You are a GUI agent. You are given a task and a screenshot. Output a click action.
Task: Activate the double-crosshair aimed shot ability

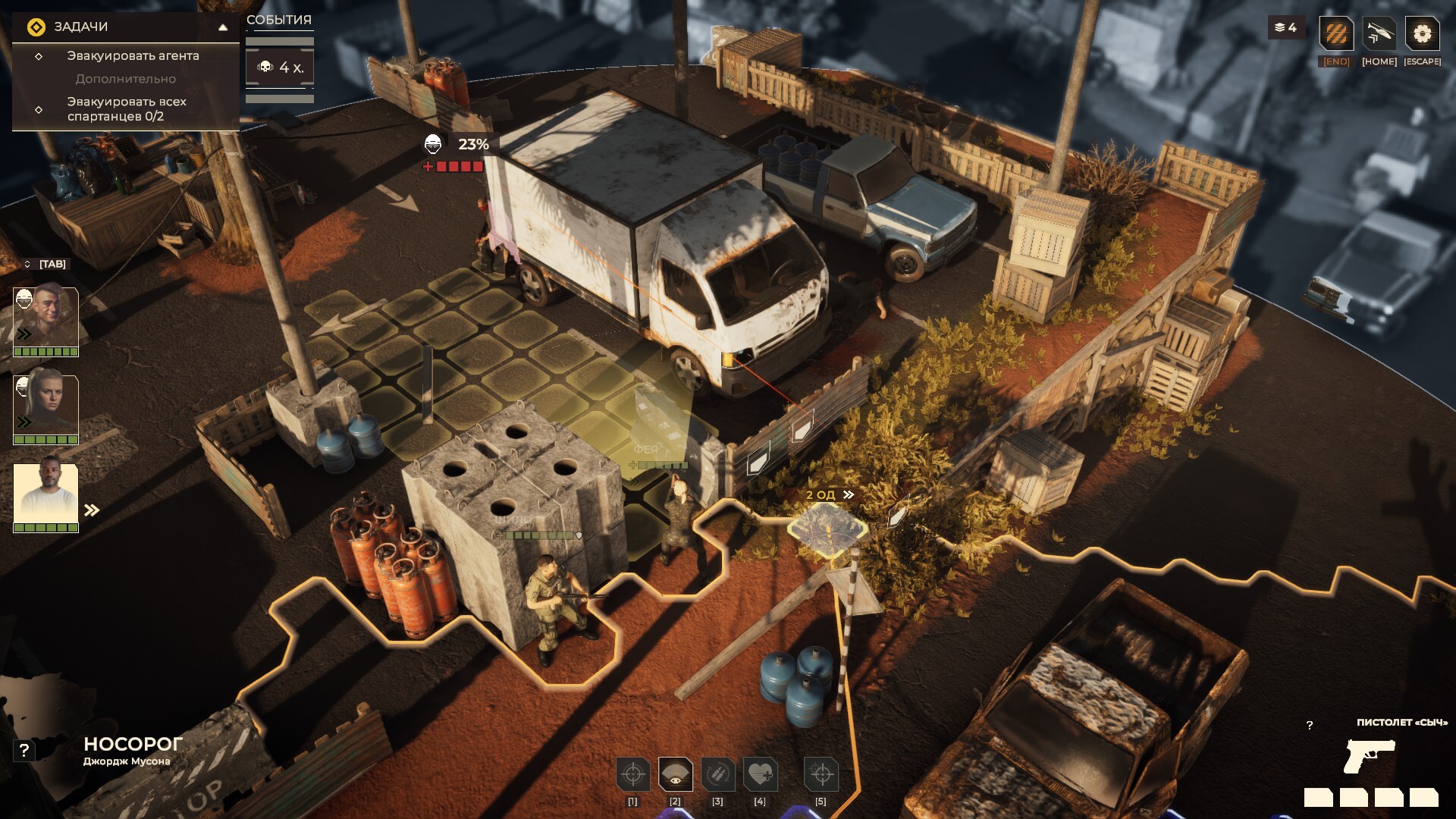click(821, 774)
